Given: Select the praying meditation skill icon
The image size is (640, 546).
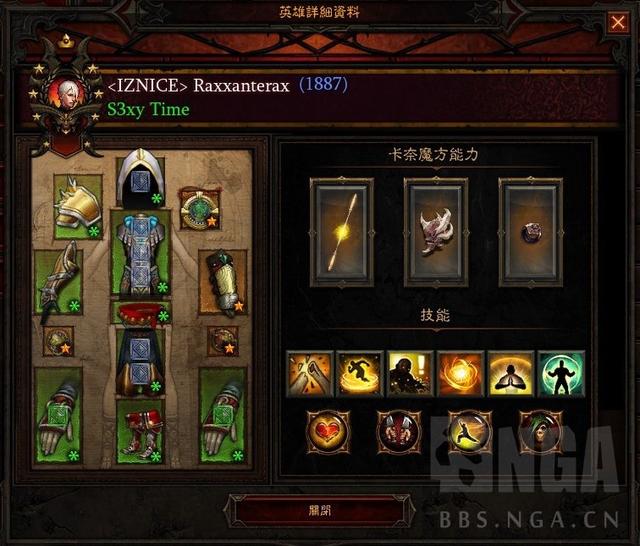Looking at the screenshot, I should (511, 373).
